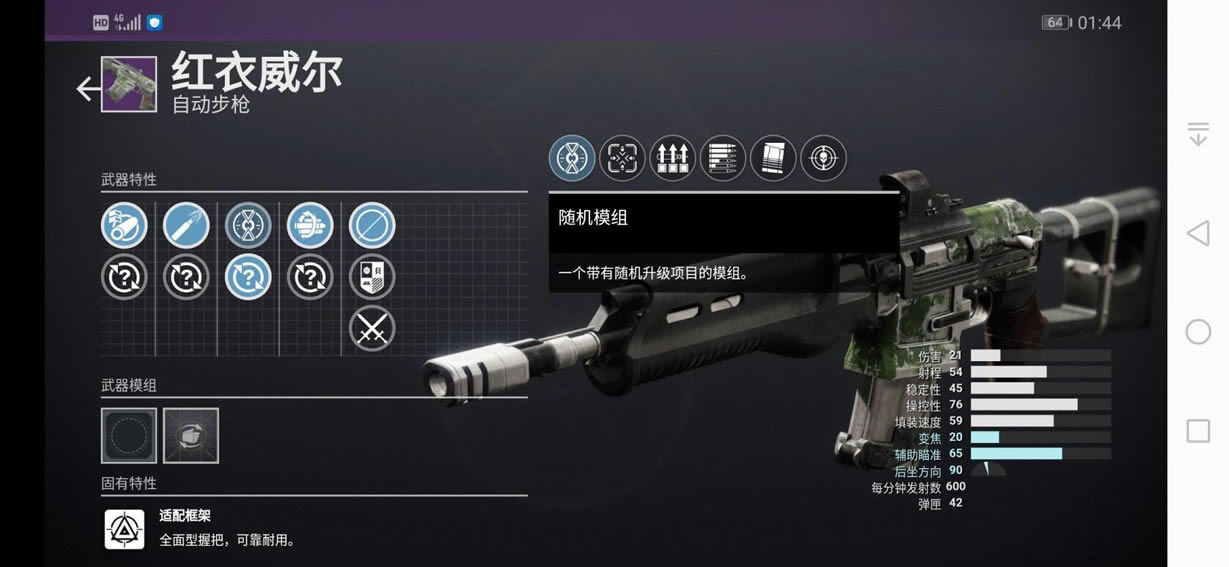This screenshot has height=567, width=1229.
Task: Tap the Android back triangle button
Action: coord(1197,234)
